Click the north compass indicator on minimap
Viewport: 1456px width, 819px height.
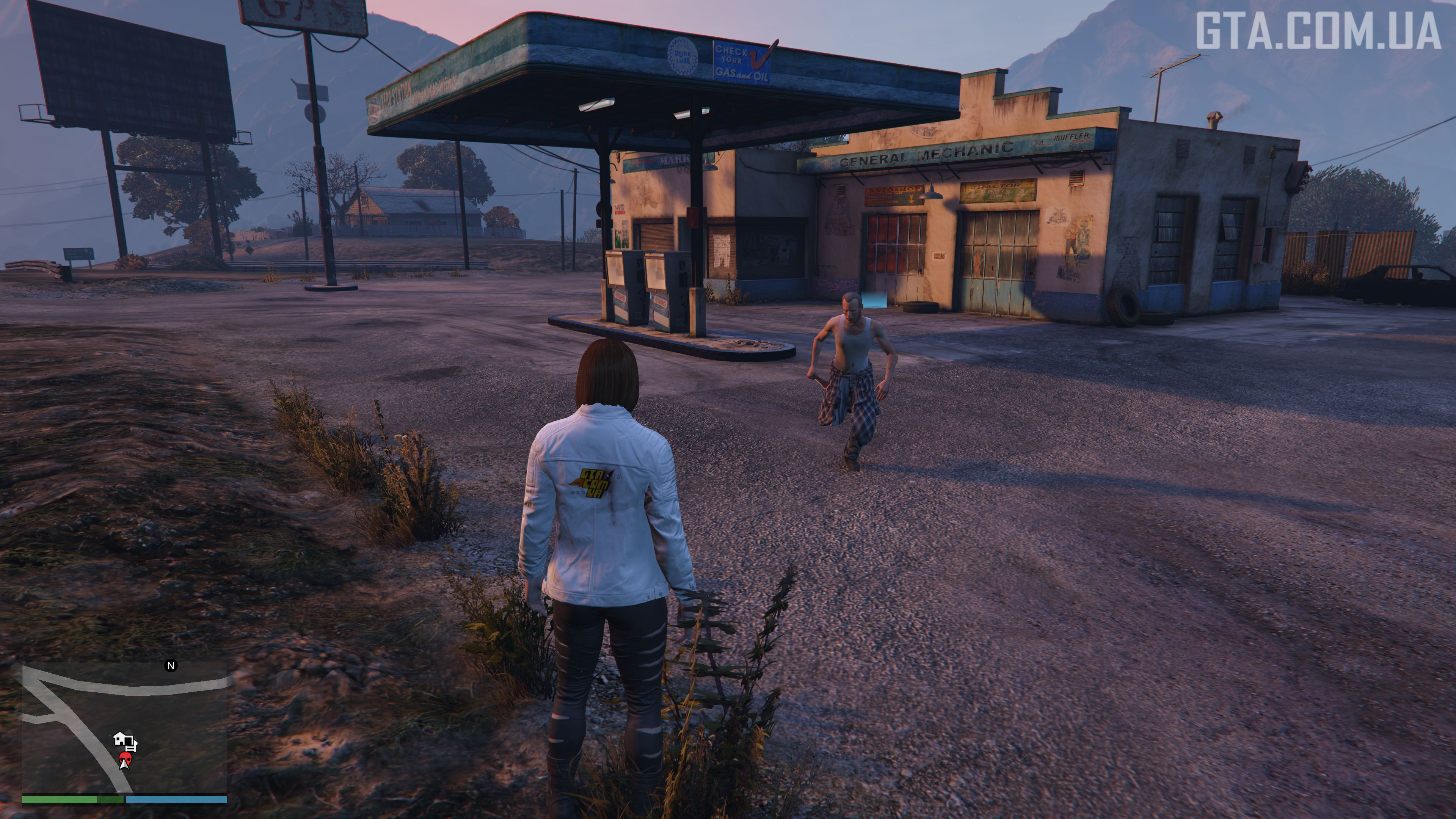click(170, 665)
